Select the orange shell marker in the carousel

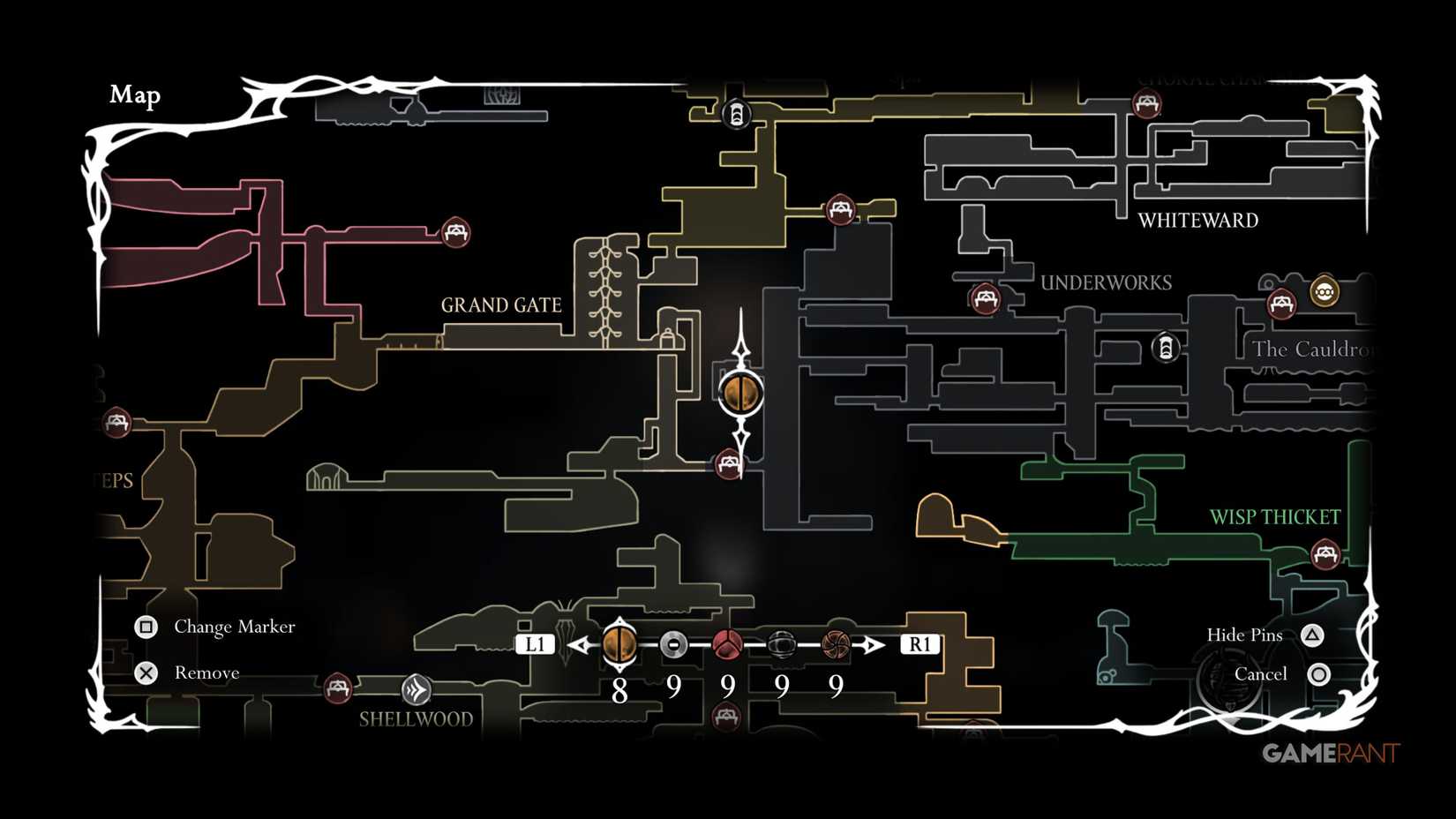click(x=620, y=645)
